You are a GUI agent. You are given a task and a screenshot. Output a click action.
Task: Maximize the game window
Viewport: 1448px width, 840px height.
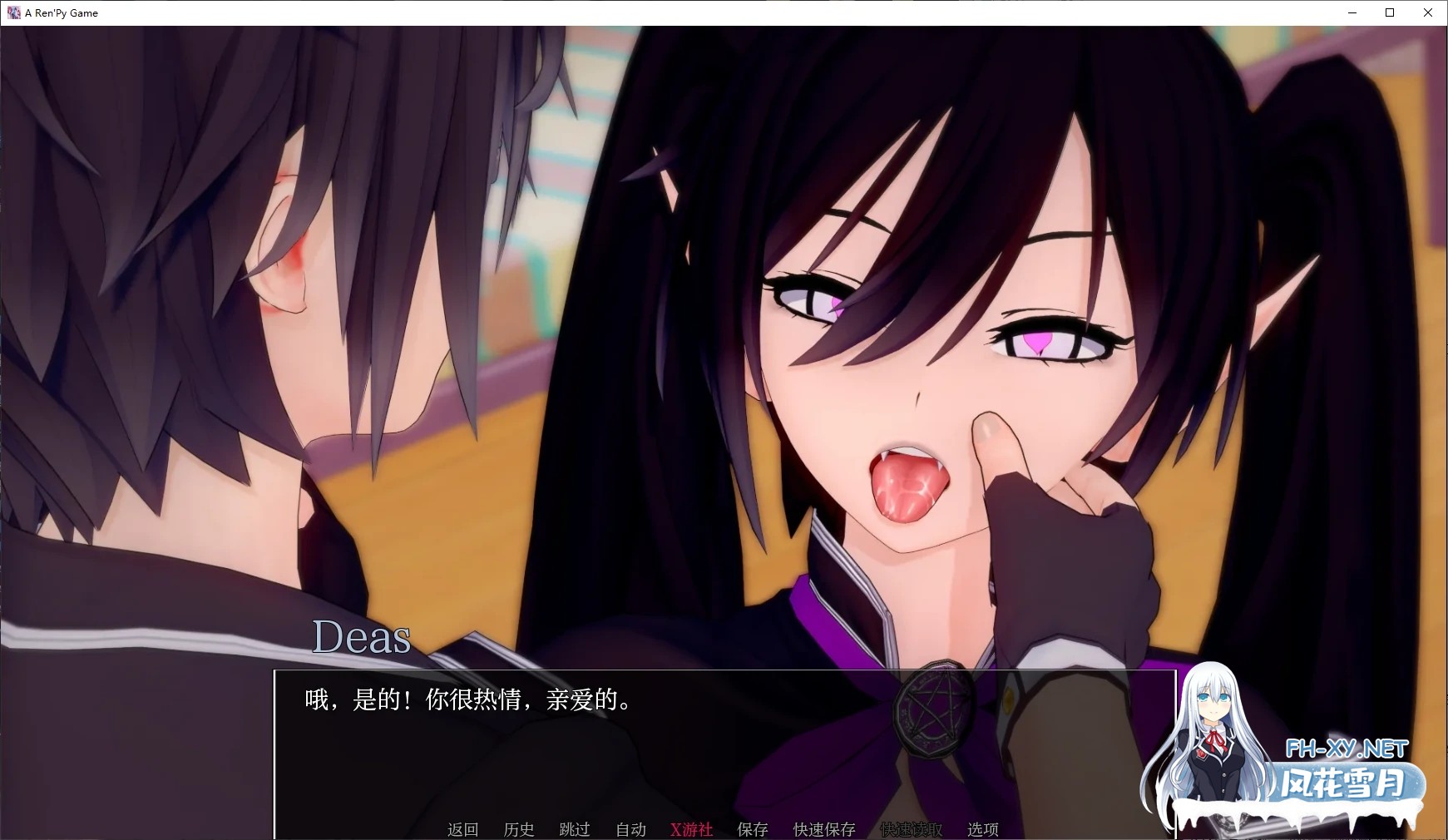(1389, 12)
